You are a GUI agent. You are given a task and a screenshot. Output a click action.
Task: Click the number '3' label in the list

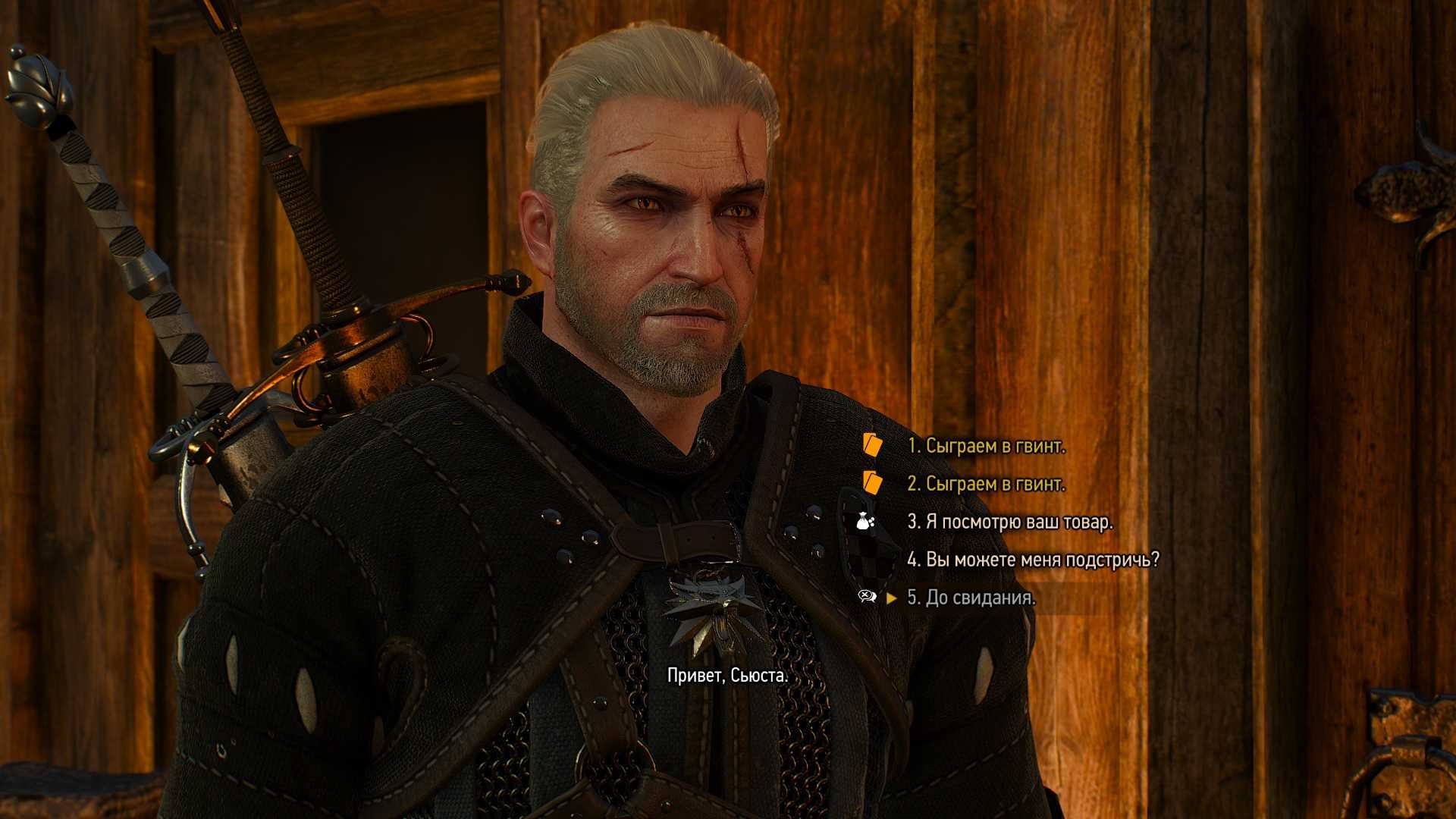click(913, 522)
